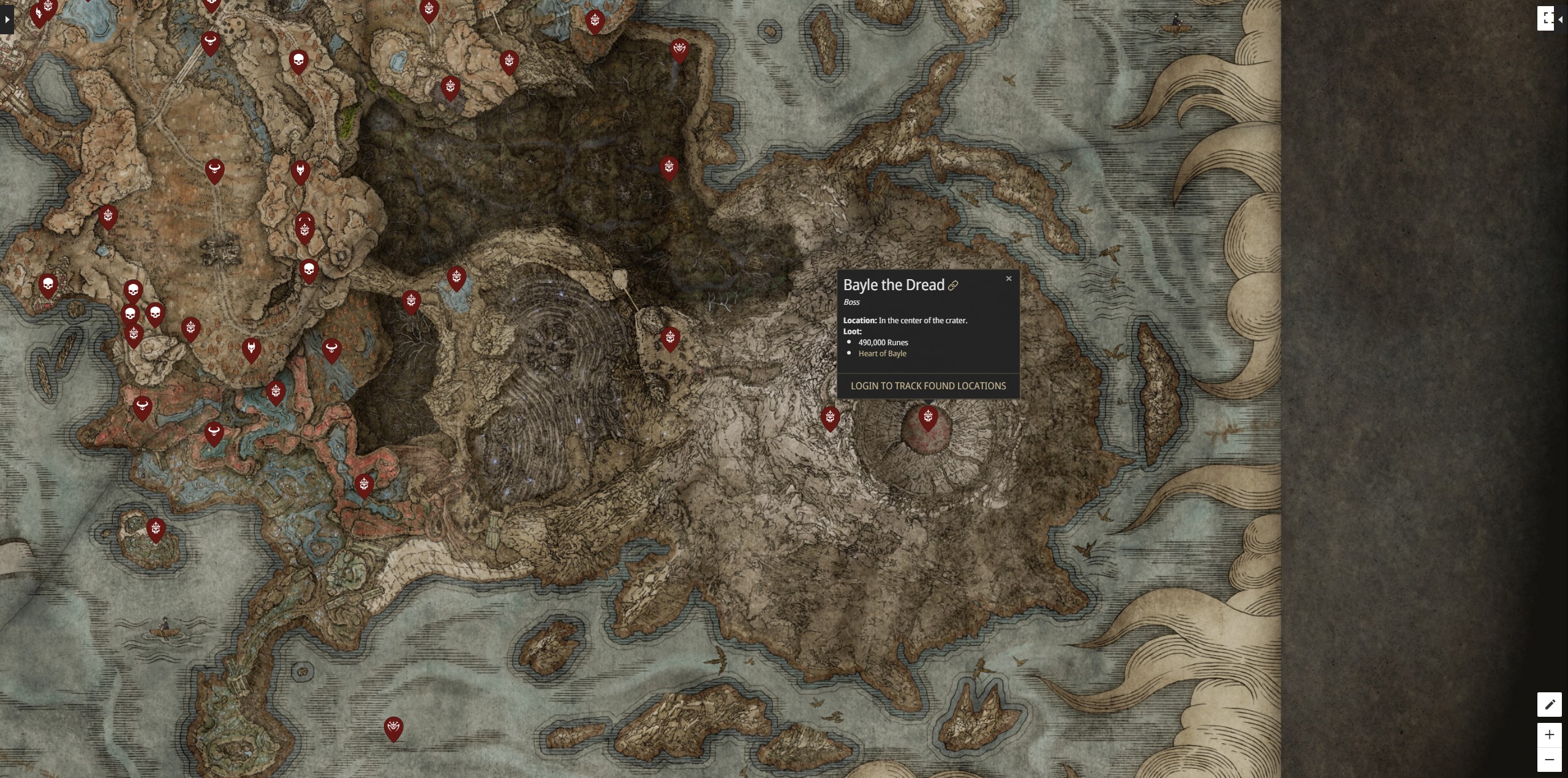1568x778 pixels.
Task: Copy the Bayle the Dread chain link icon
Action: coord(953,286)
